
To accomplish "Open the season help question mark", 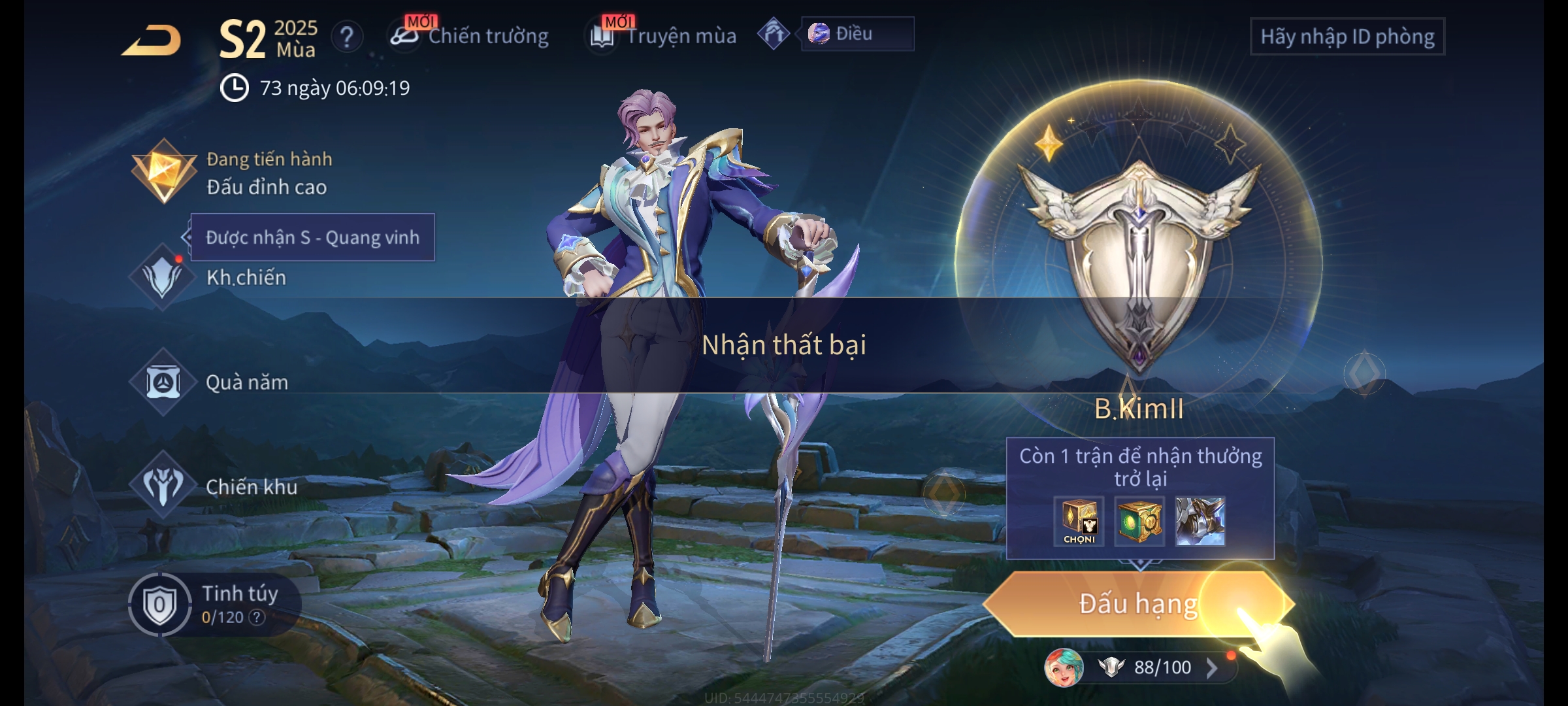I will pos(347,37).
